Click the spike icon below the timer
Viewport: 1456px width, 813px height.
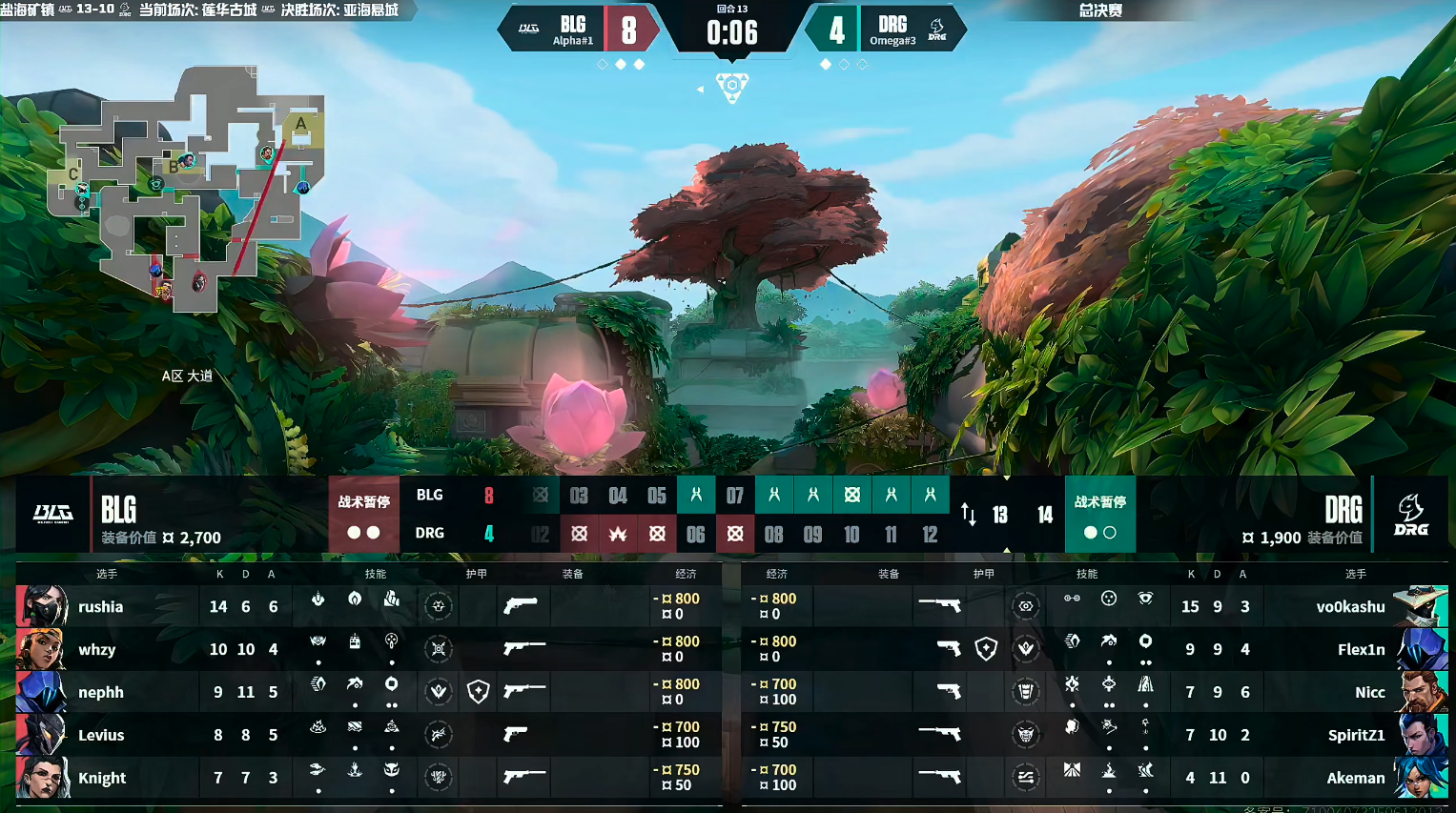click(732, 87)
